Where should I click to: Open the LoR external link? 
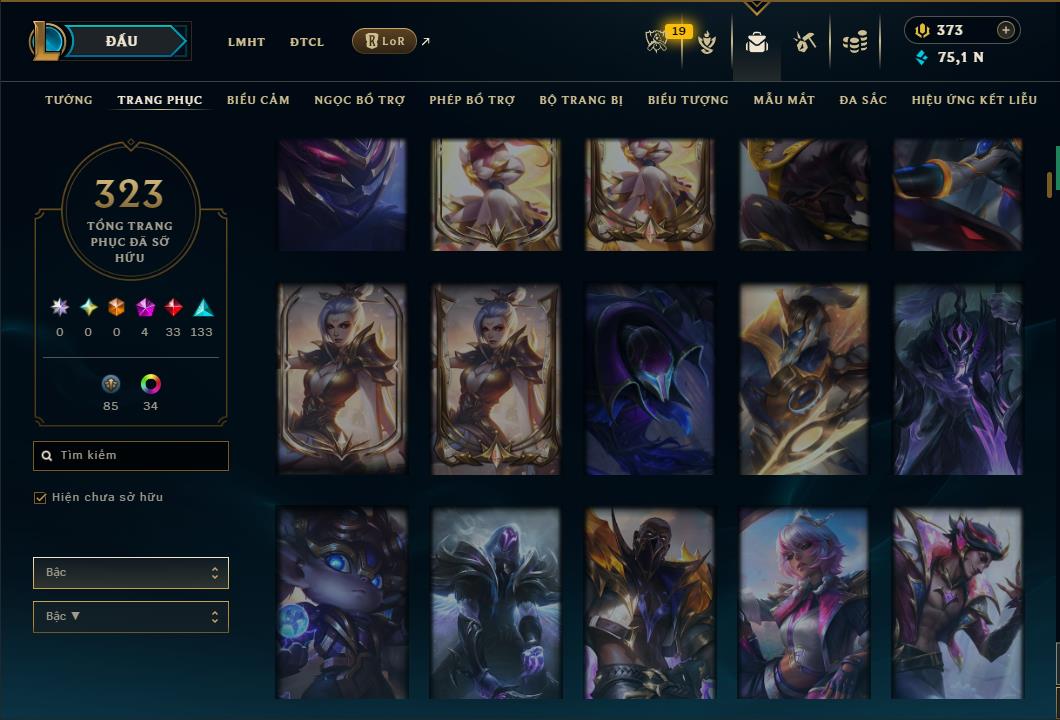(385, 41)
